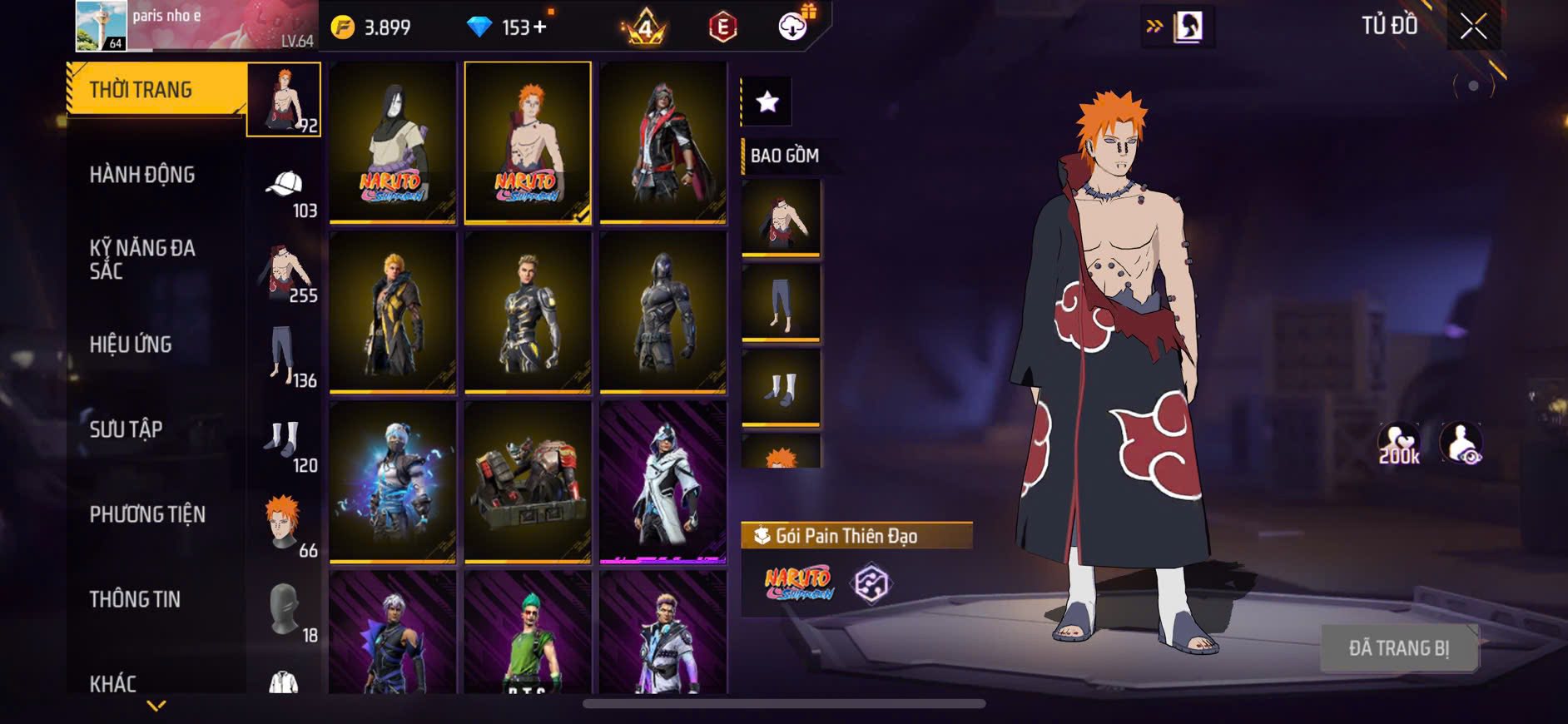Open the Sưu Tập tab

(126, 429)
